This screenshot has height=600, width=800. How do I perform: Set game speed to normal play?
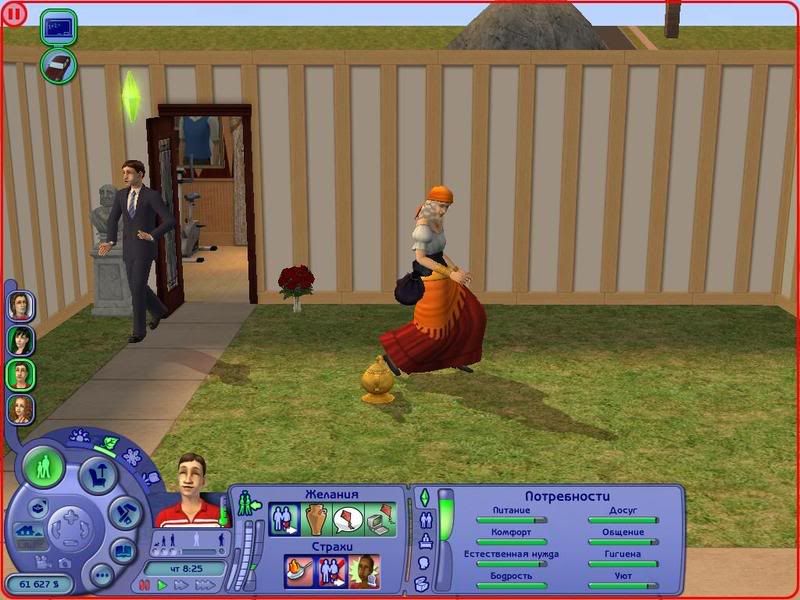pos(162,585)
